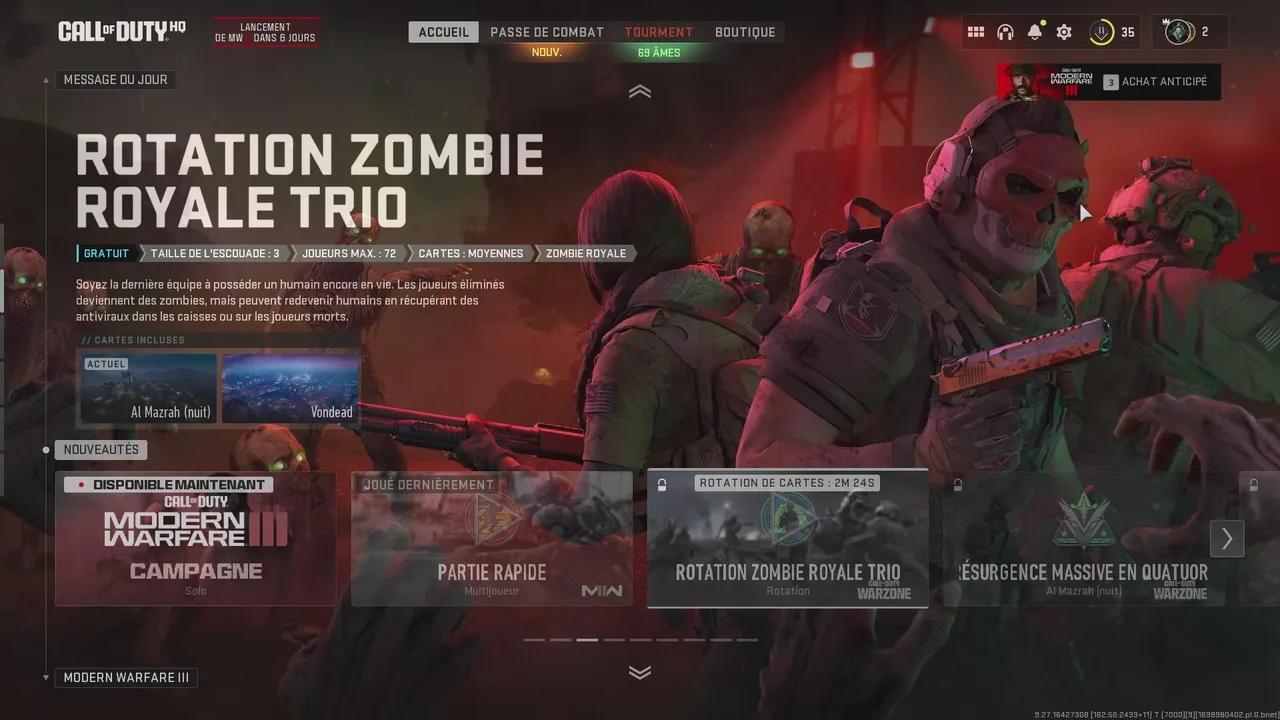Viewport: 1280px width, 720px height.
Task: Expand the Modern Warfare III section below
Action: [126, 677]
